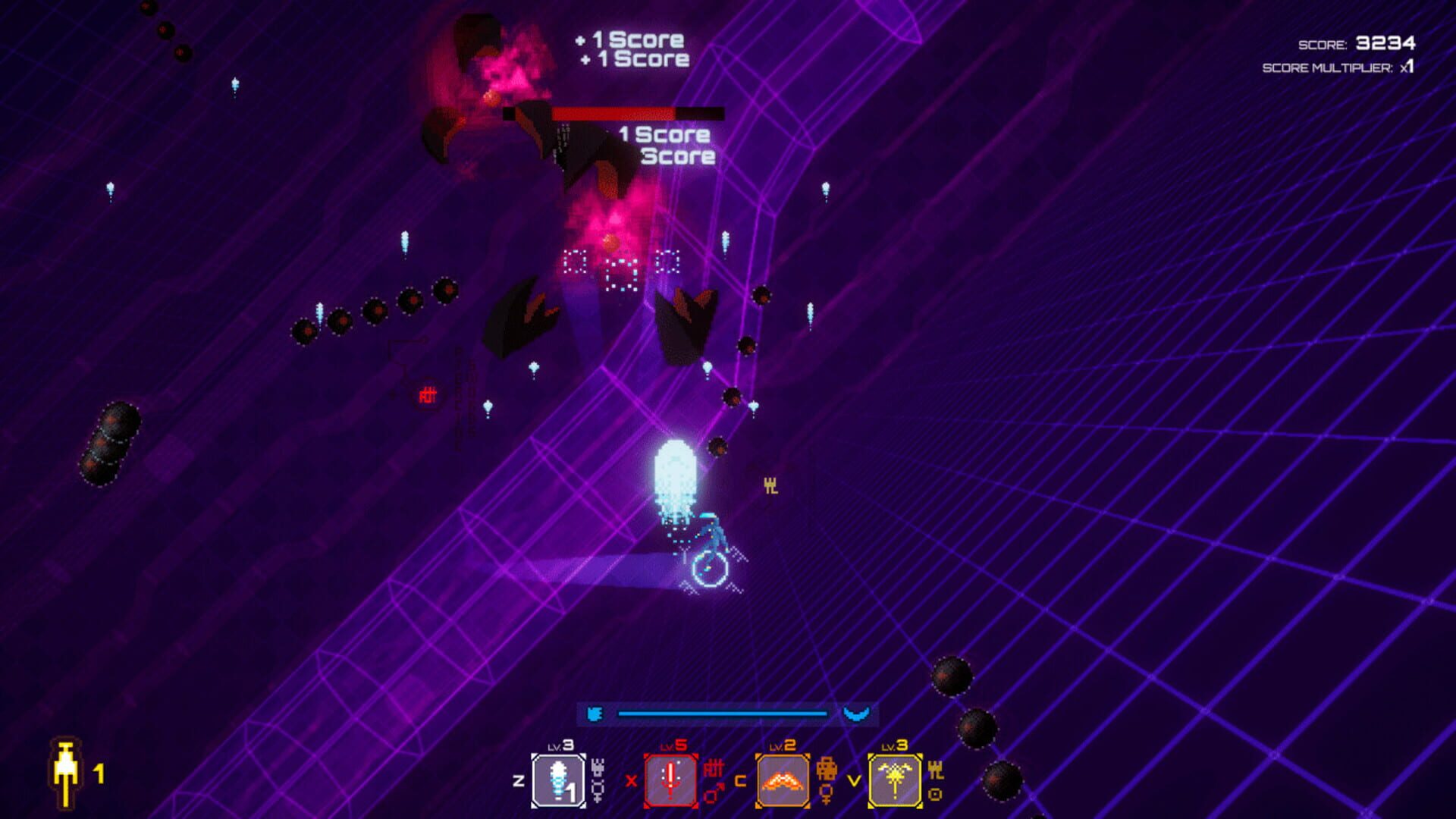Click the red boss health bar
The image size is (1456, 819).
point(614,114)
